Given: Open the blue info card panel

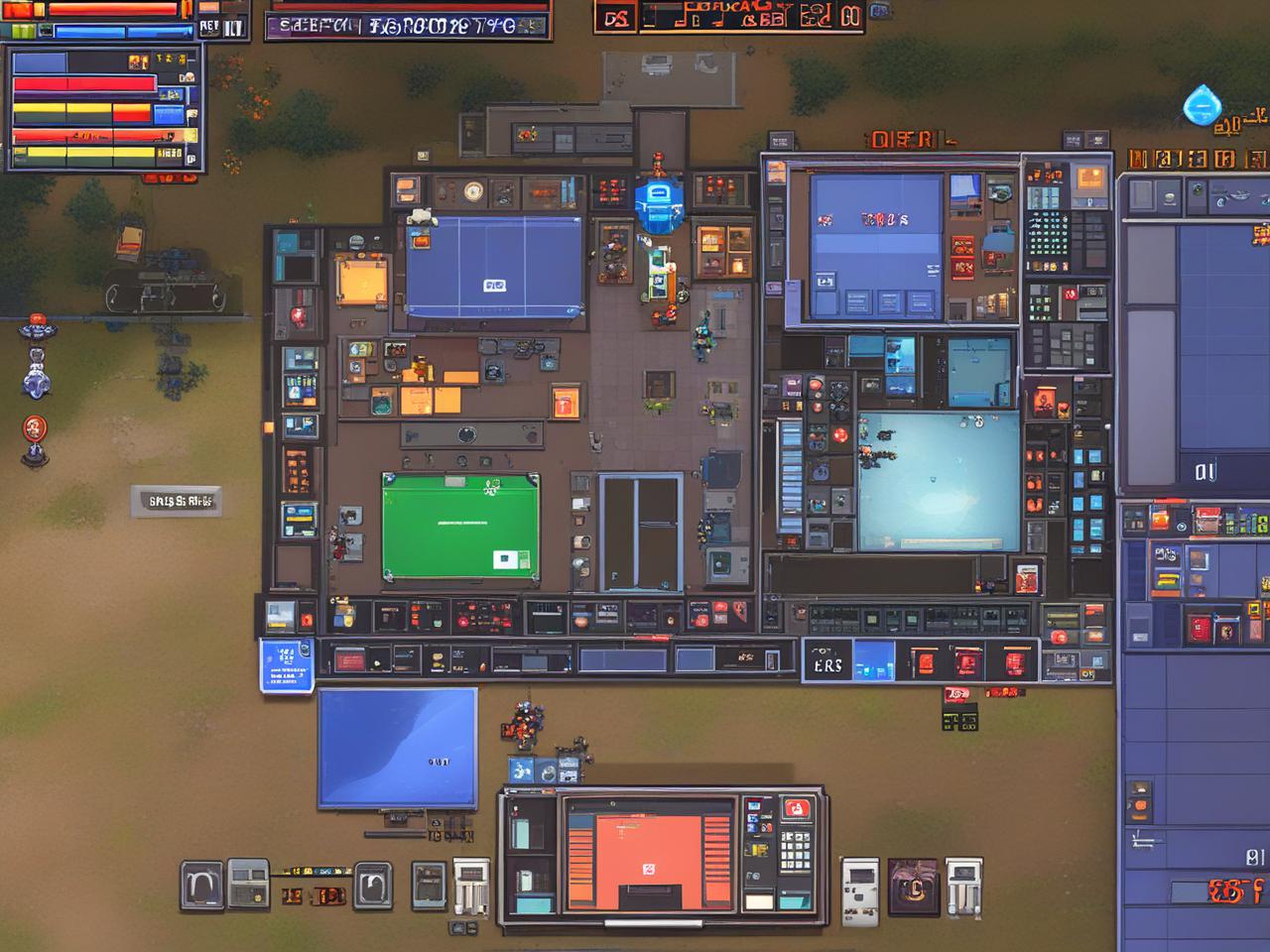Looking at the screenshot, I should point(286,664).
